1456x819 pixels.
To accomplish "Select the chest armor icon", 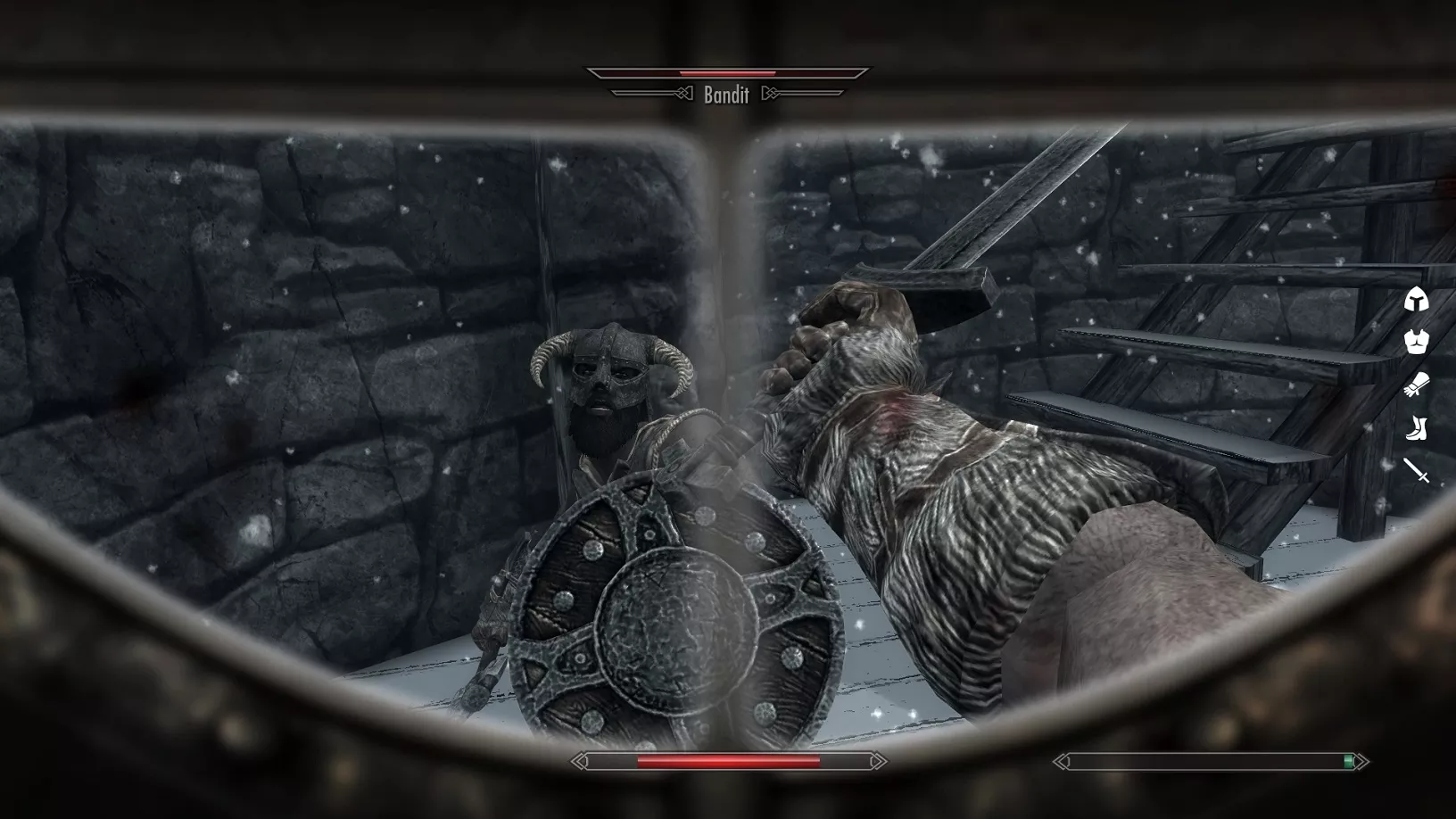I will pos(1416,342).
